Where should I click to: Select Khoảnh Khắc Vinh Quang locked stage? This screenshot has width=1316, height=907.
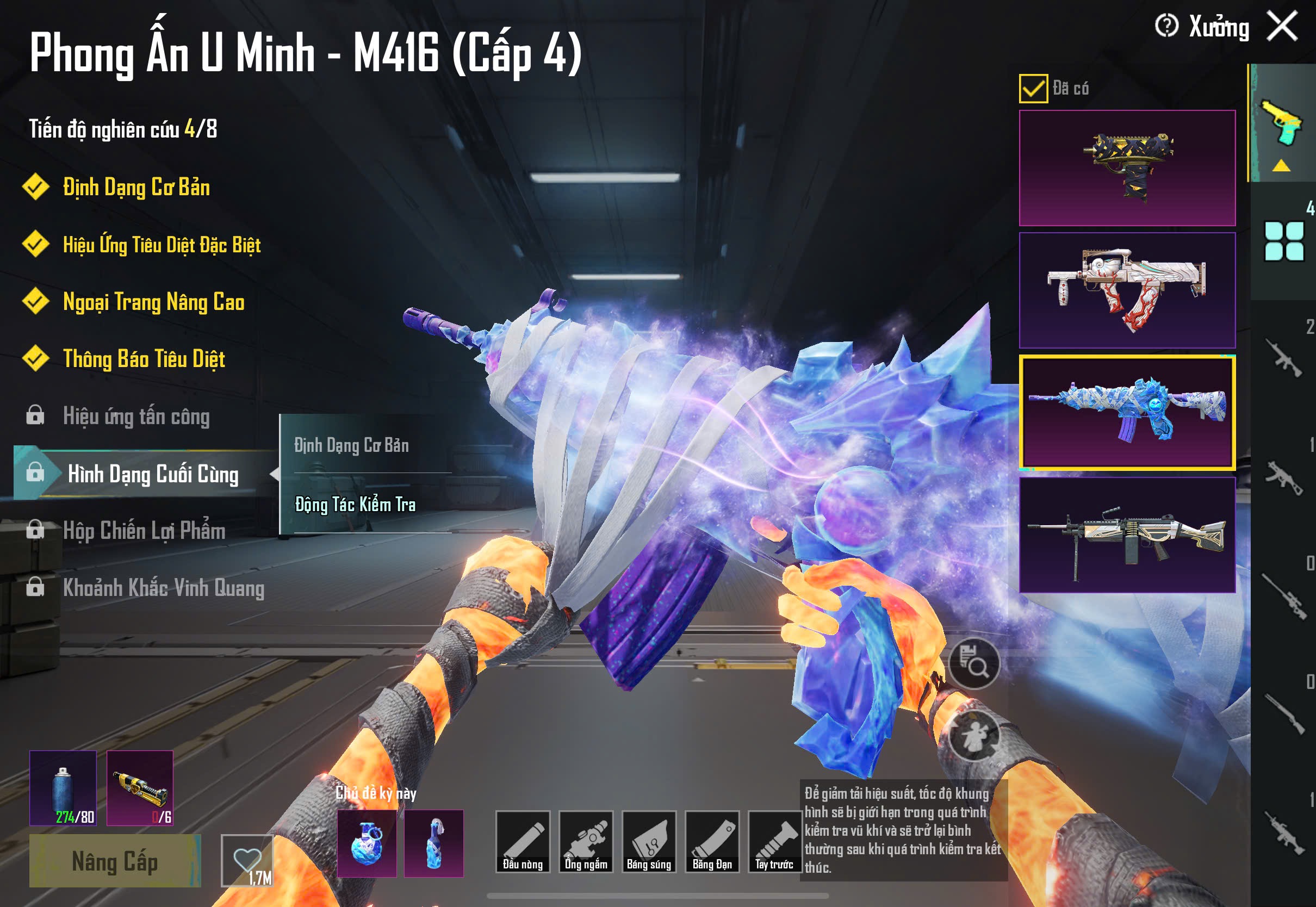pyautogui.click(x=163, y=588)
